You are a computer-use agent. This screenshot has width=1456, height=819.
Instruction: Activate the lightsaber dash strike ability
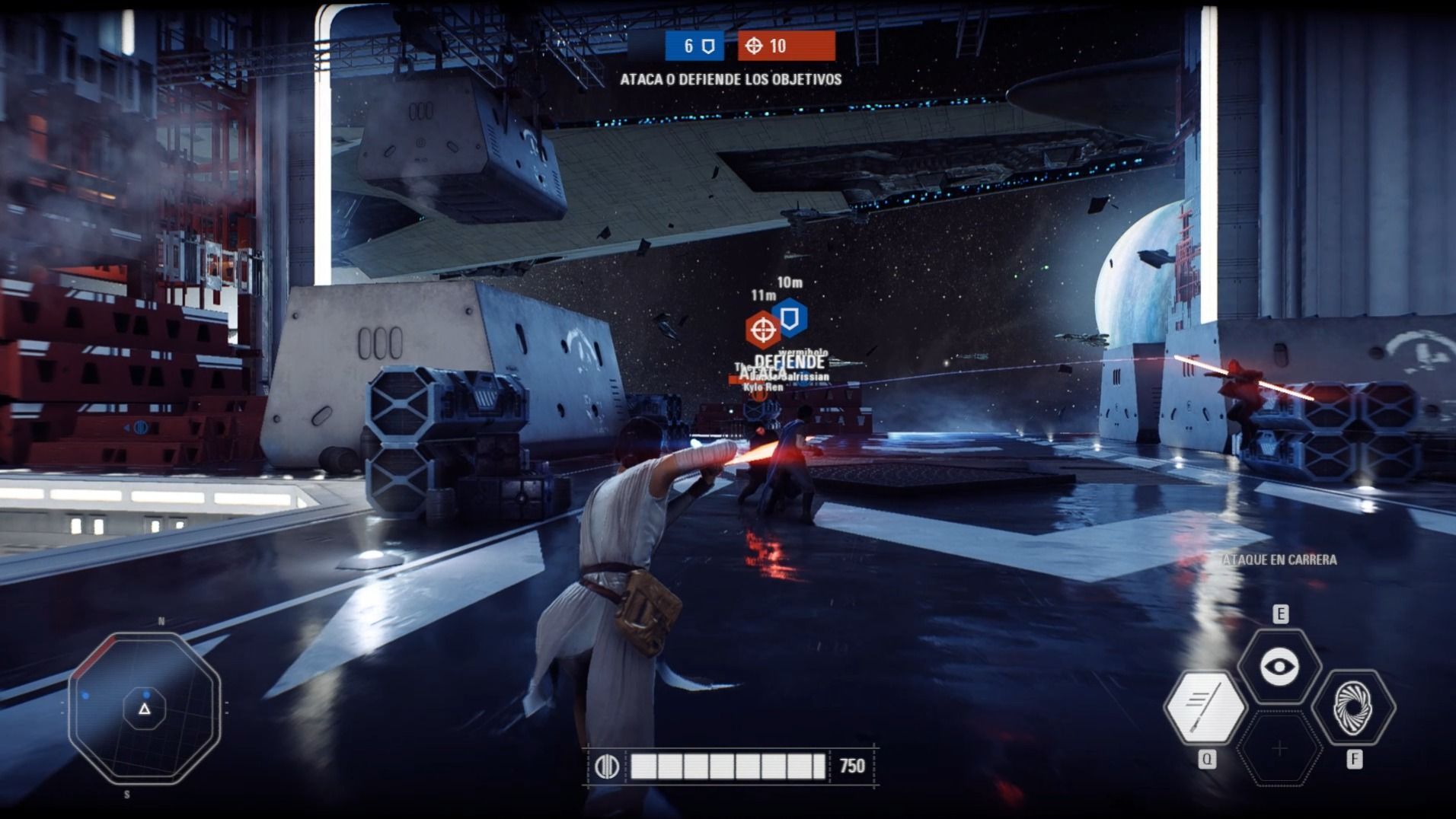click(x=1205, y=707)
